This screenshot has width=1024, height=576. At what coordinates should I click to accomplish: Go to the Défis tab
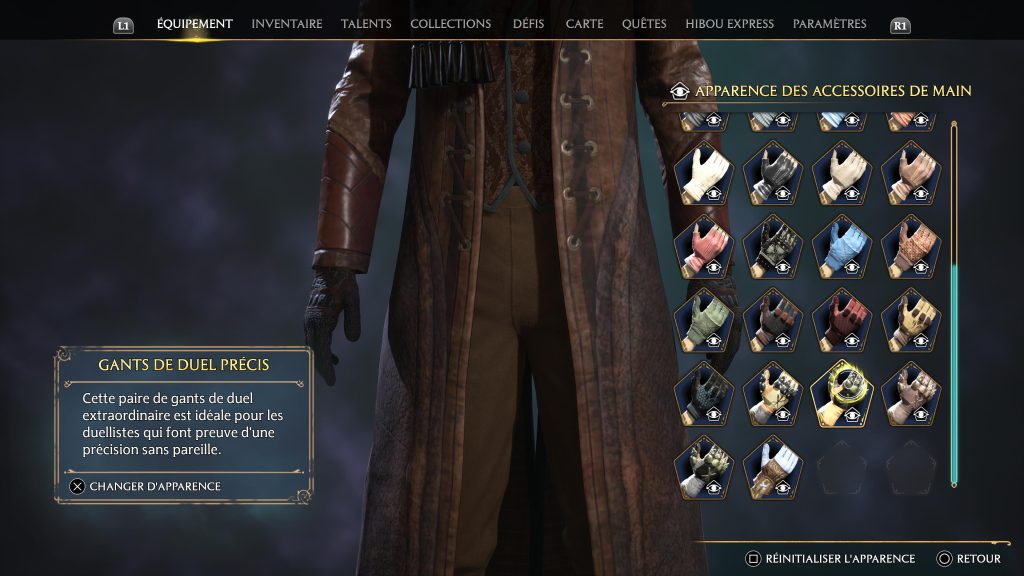528,24
